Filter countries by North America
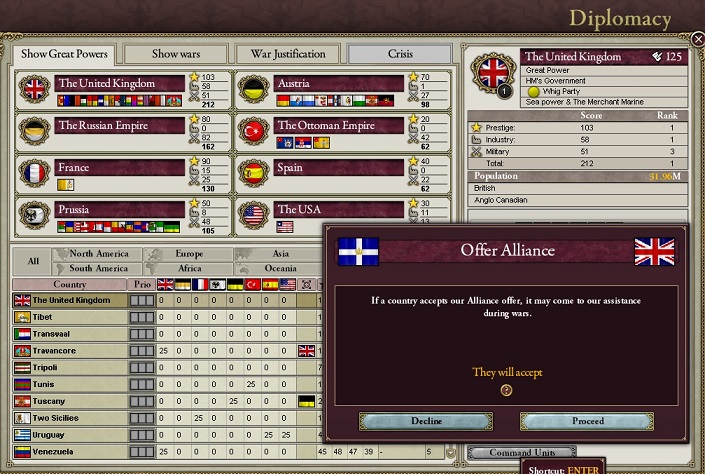 click(x=99, y=254)
